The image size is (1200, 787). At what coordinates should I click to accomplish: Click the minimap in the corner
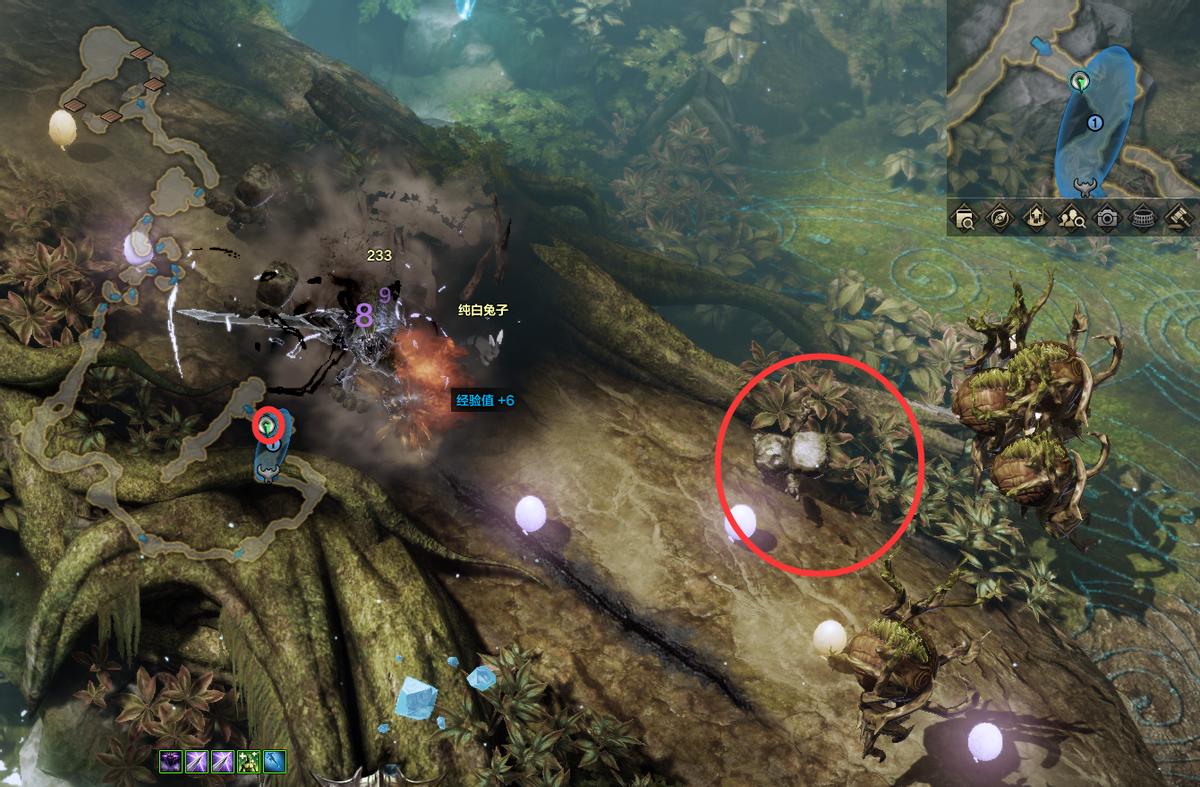[x=1073, y=98]
